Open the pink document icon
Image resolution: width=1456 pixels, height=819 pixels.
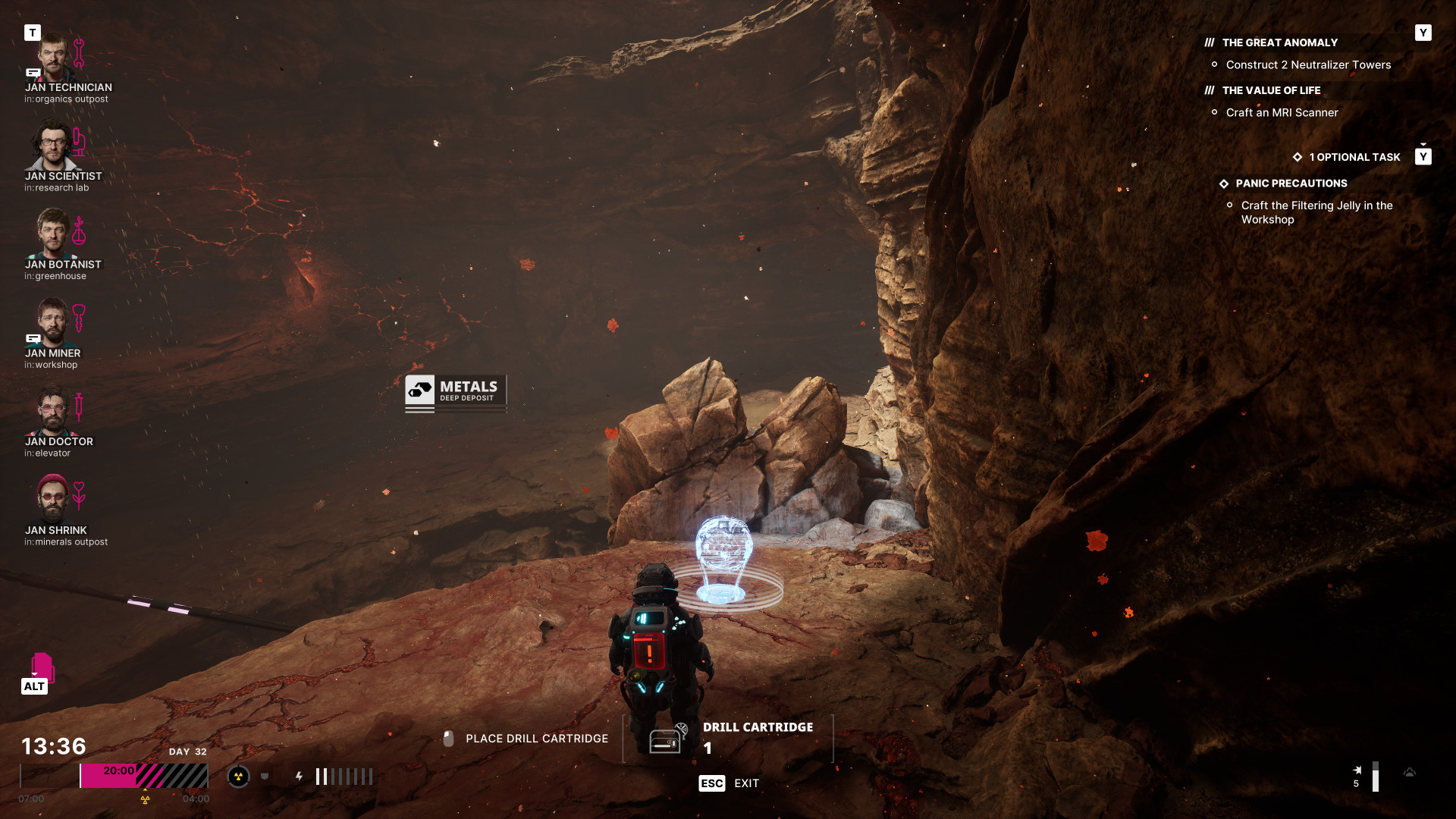[x=42, y=667]
